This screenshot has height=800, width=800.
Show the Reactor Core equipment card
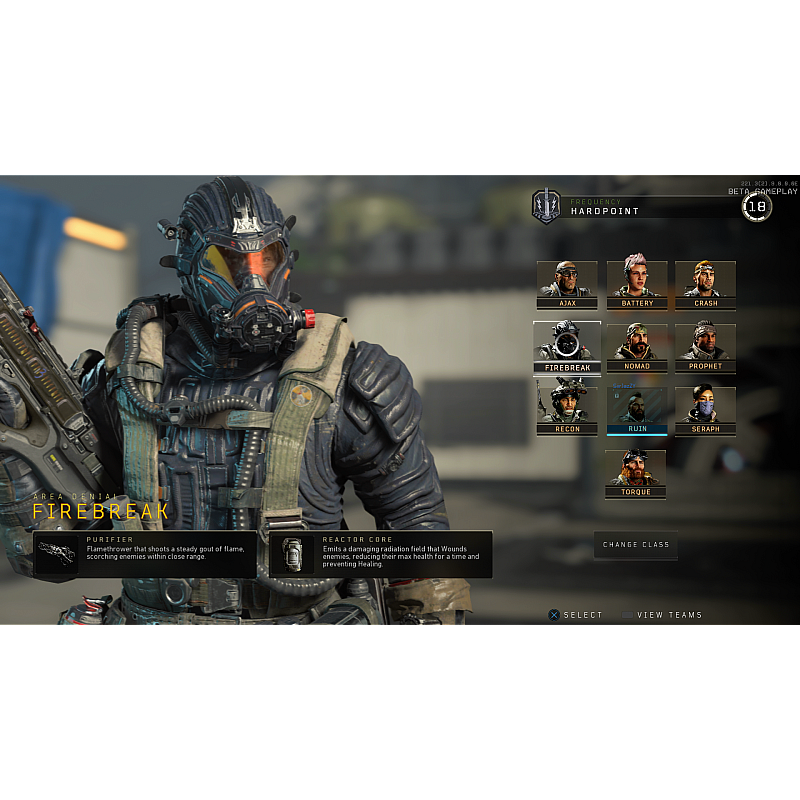[380, 554]
